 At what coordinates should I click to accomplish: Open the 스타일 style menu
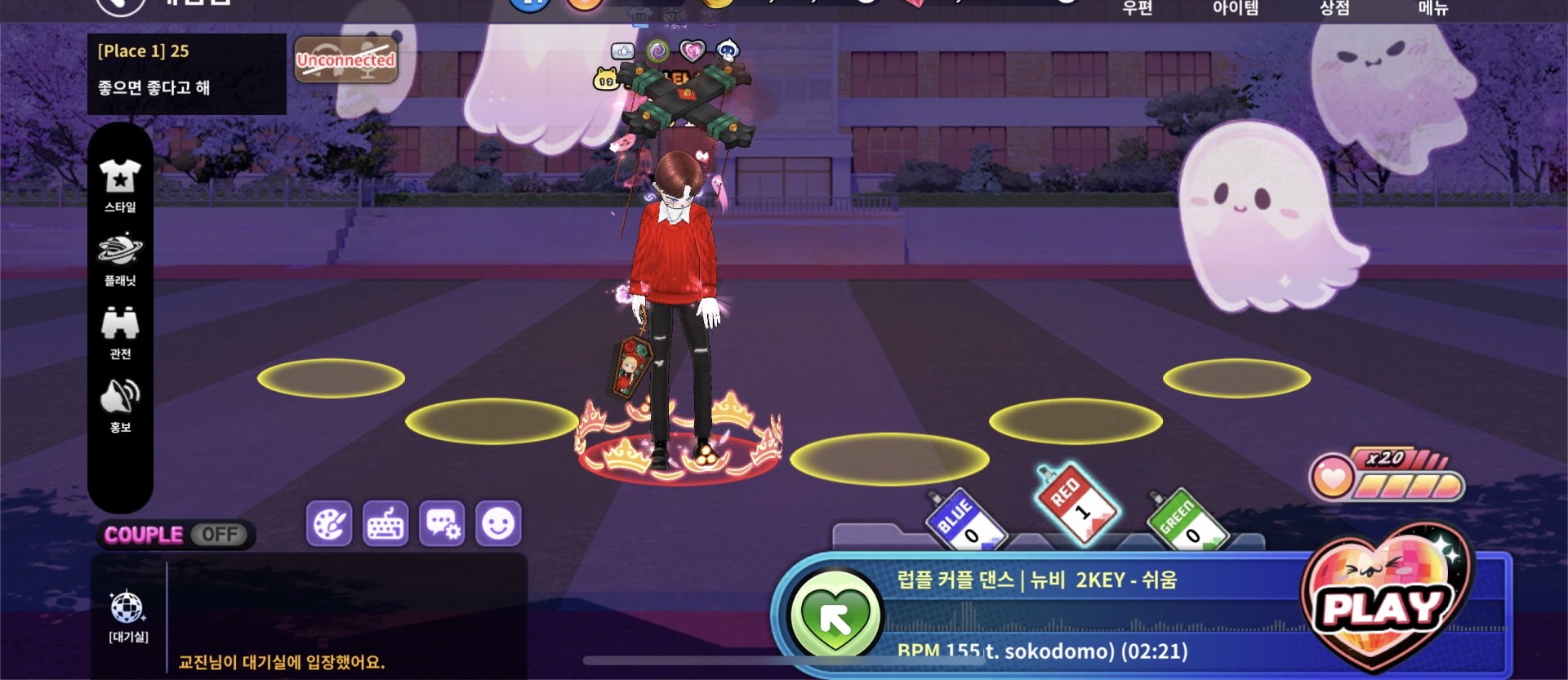[x=120, y=185]
